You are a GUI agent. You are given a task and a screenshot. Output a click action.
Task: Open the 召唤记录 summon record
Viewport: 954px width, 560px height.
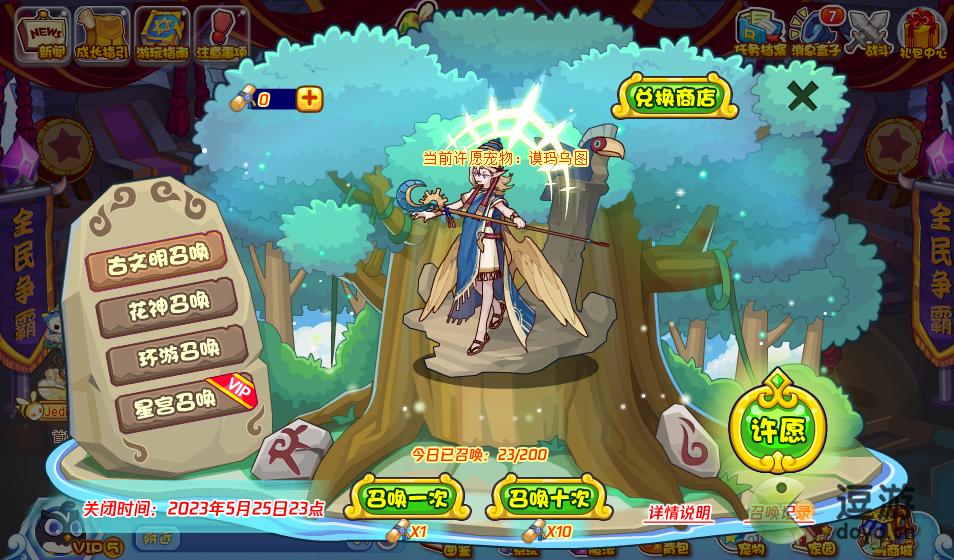coord(780,513)
